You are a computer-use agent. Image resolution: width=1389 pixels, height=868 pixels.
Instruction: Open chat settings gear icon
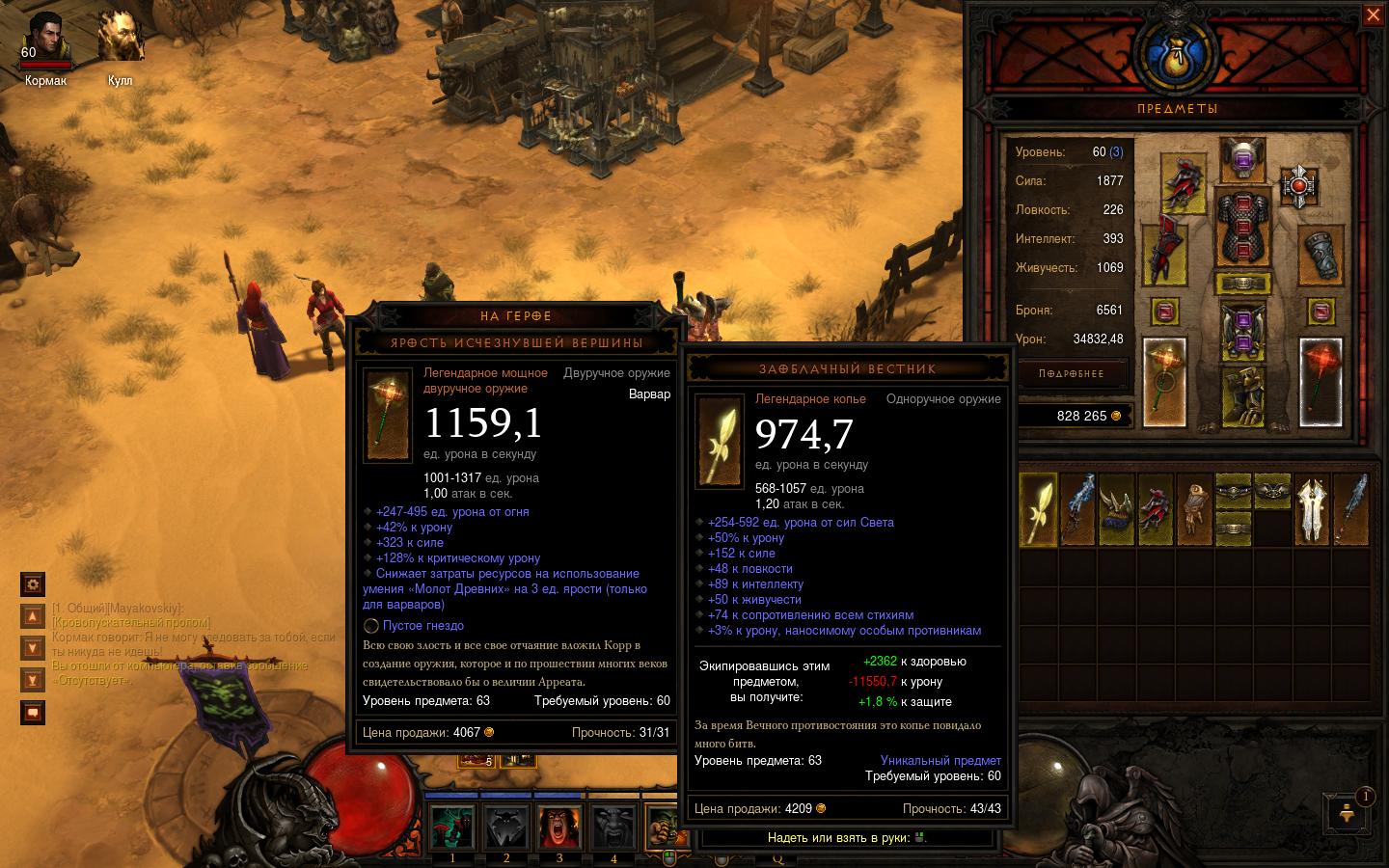click(x=33, y=583)
